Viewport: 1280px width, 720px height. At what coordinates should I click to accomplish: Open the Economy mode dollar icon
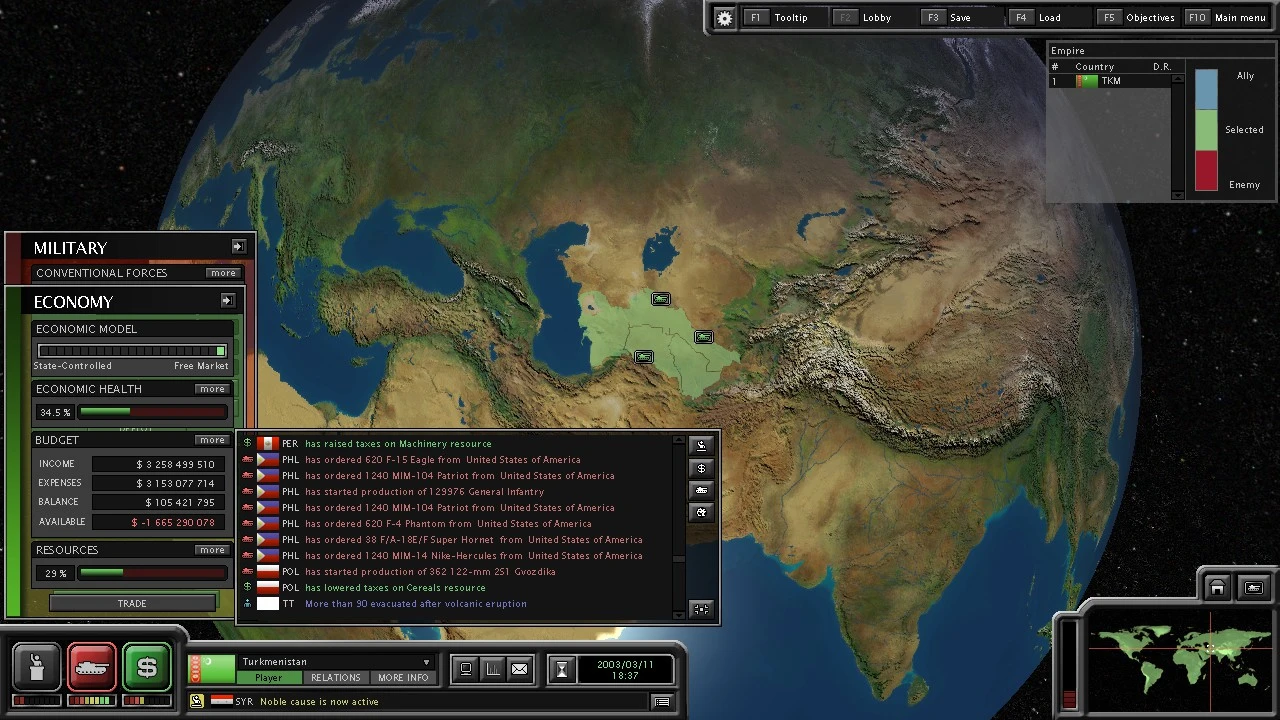tap(147, 668)
